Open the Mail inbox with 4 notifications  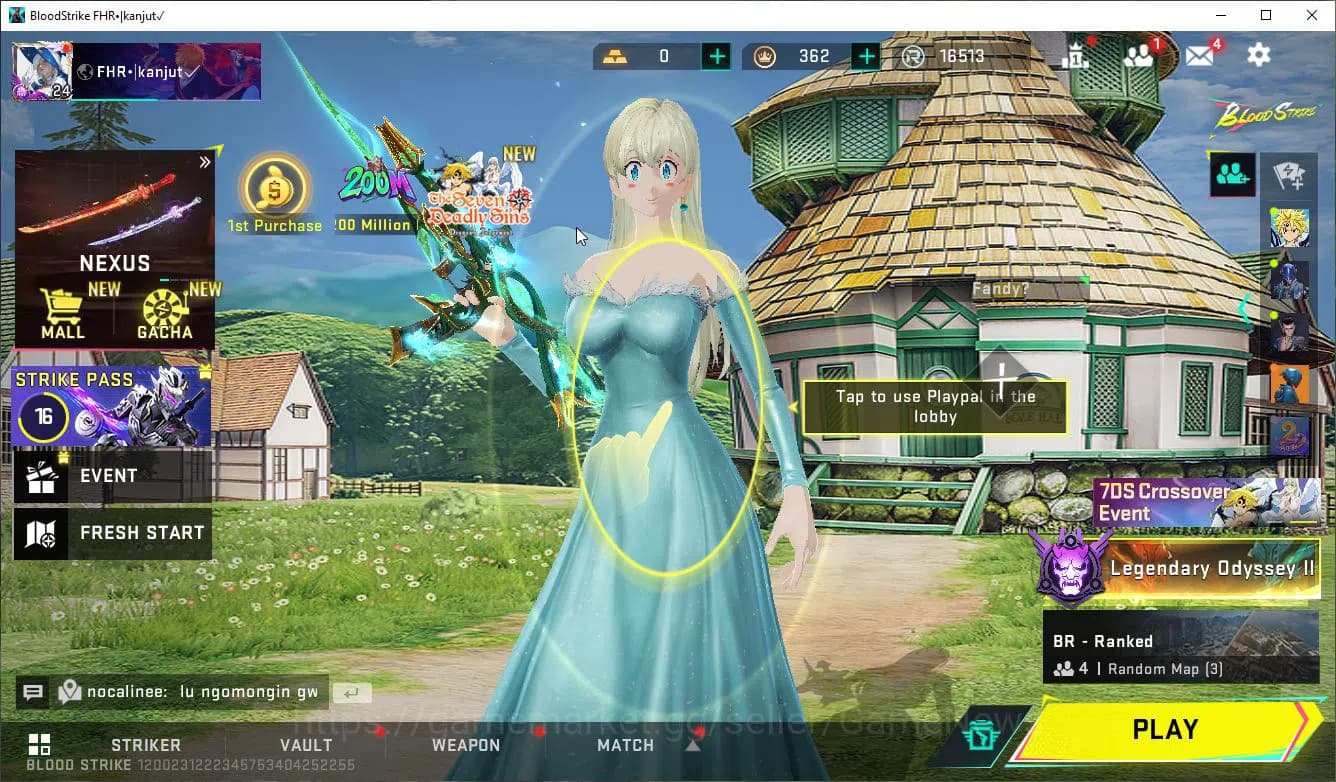[x=1199, y=55]
